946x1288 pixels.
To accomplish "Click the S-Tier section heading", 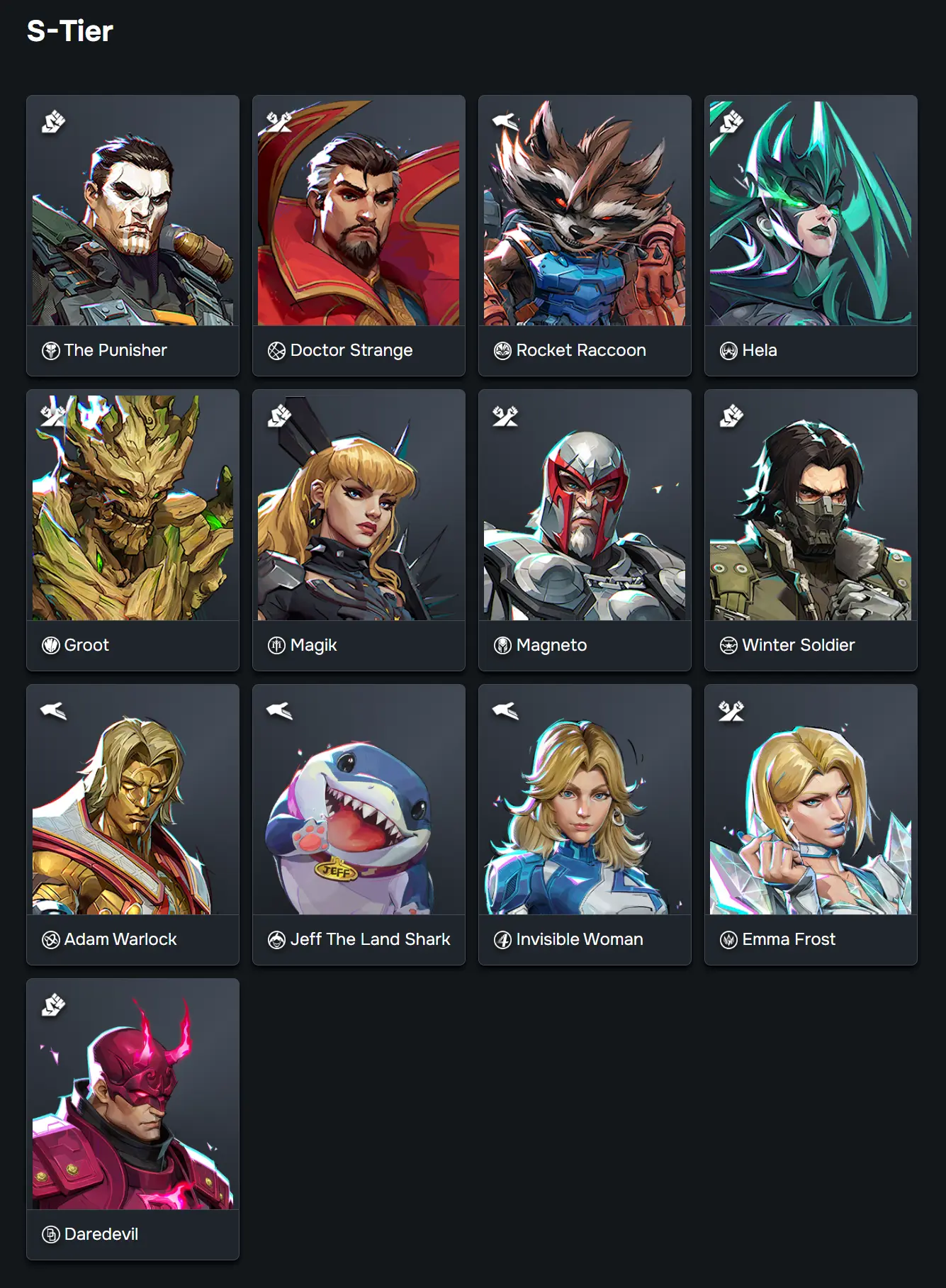I will (x=69, y=31).
